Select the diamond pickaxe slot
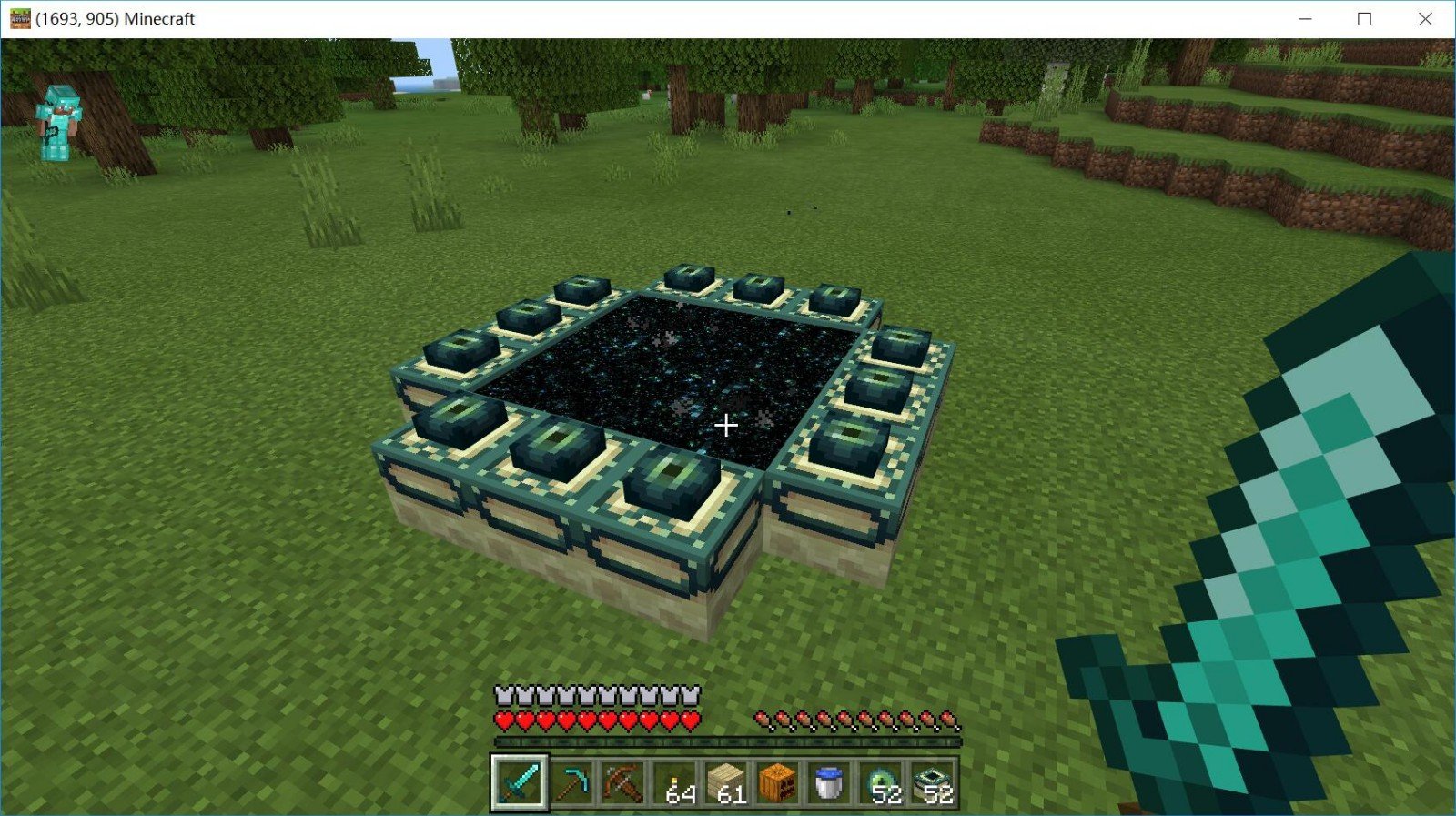This screenshot has height=816, width=1456. [572, 782]
